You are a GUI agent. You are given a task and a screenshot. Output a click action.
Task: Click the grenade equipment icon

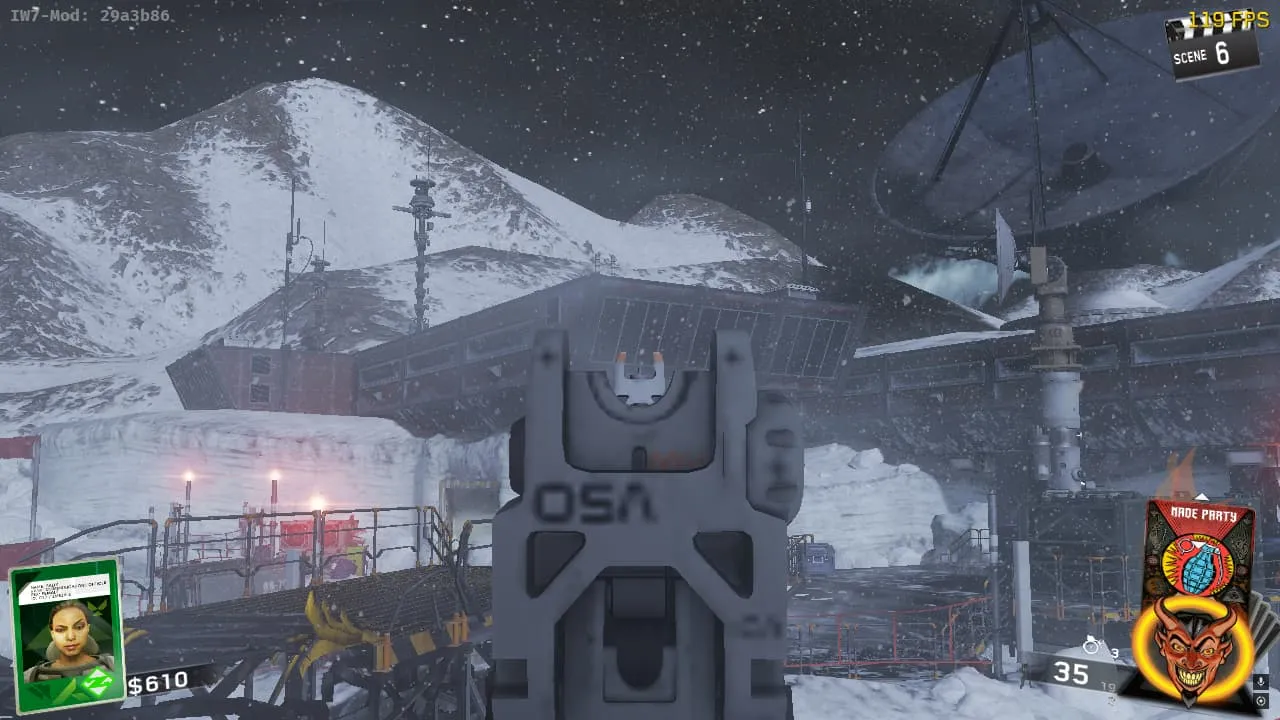[1092, 648]
